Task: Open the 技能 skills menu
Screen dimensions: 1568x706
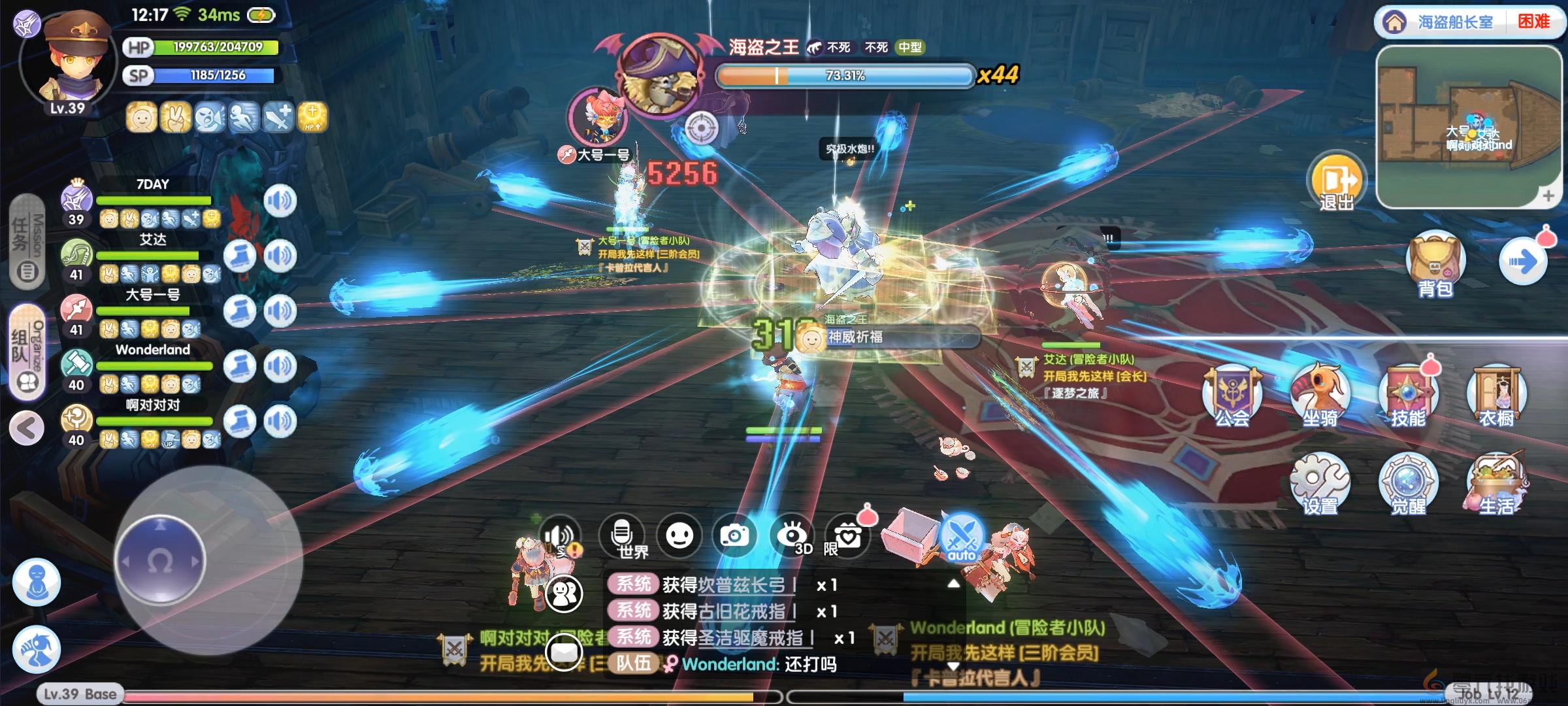Action: point(1408,395)
